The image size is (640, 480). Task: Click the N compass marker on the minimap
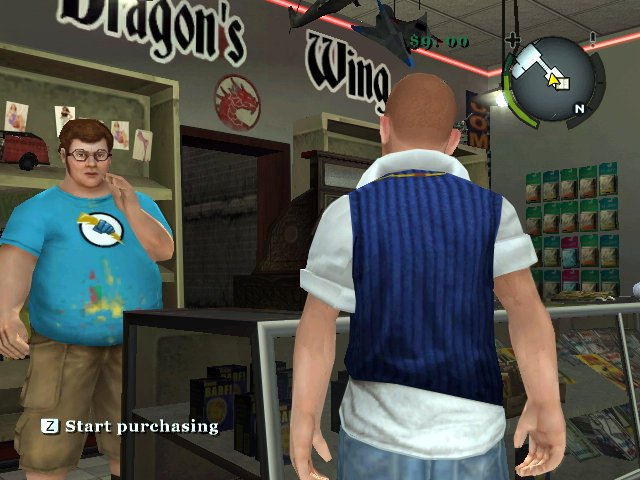point(578,108)
